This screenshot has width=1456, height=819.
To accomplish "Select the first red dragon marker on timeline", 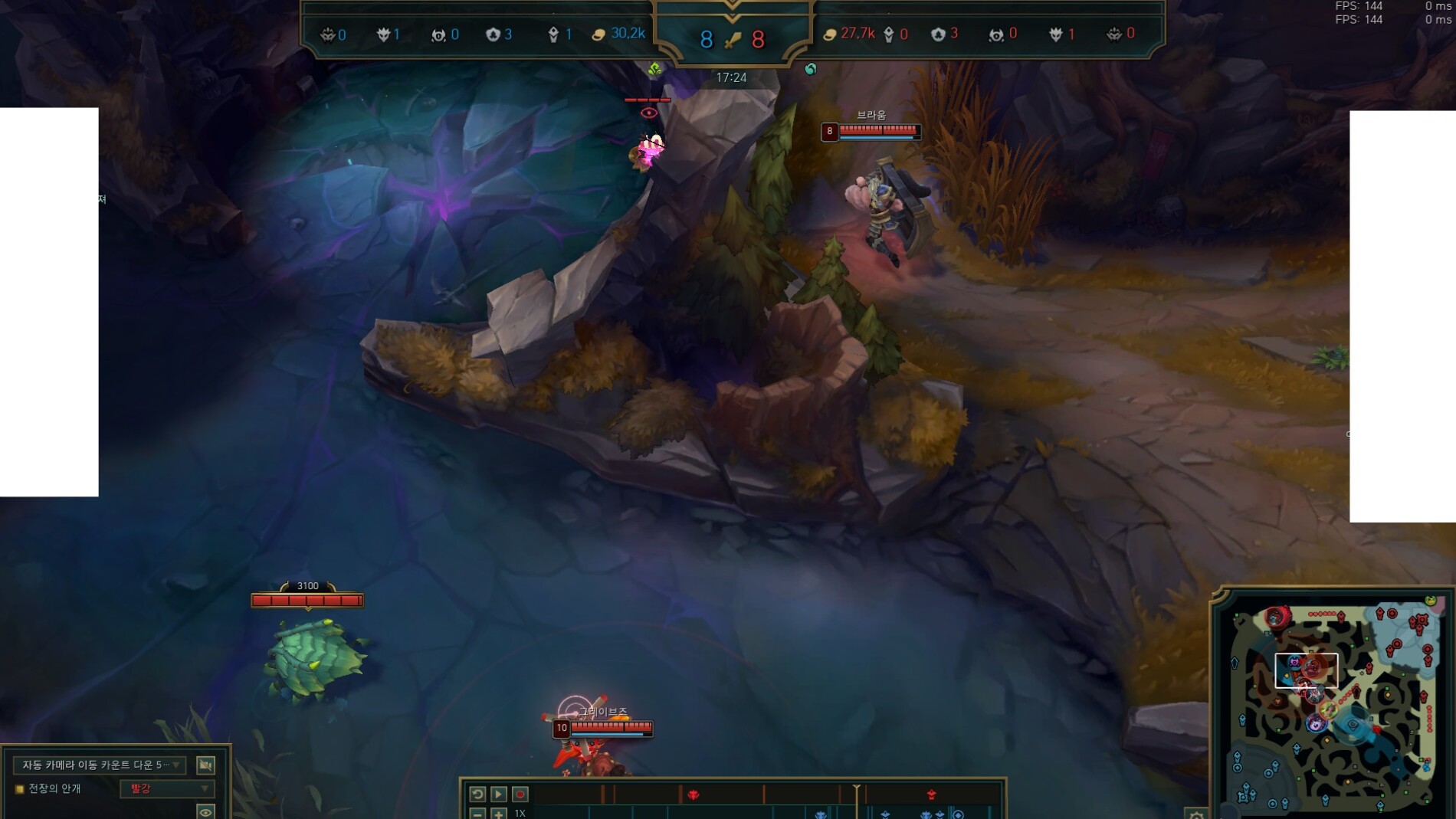I will [694, 794].
